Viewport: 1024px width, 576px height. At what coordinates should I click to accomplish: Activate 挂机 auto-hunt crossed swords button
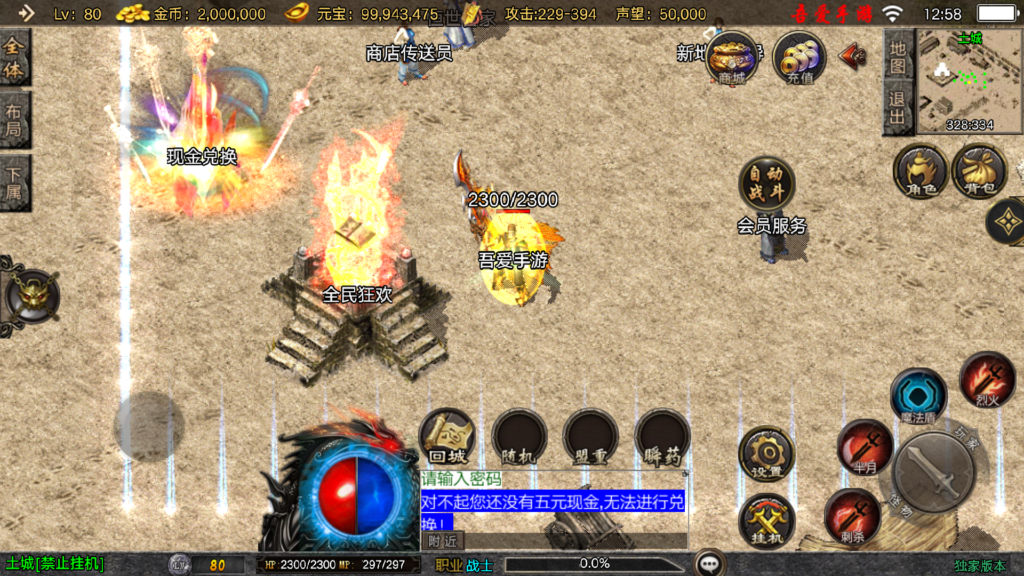click(766, 520)
